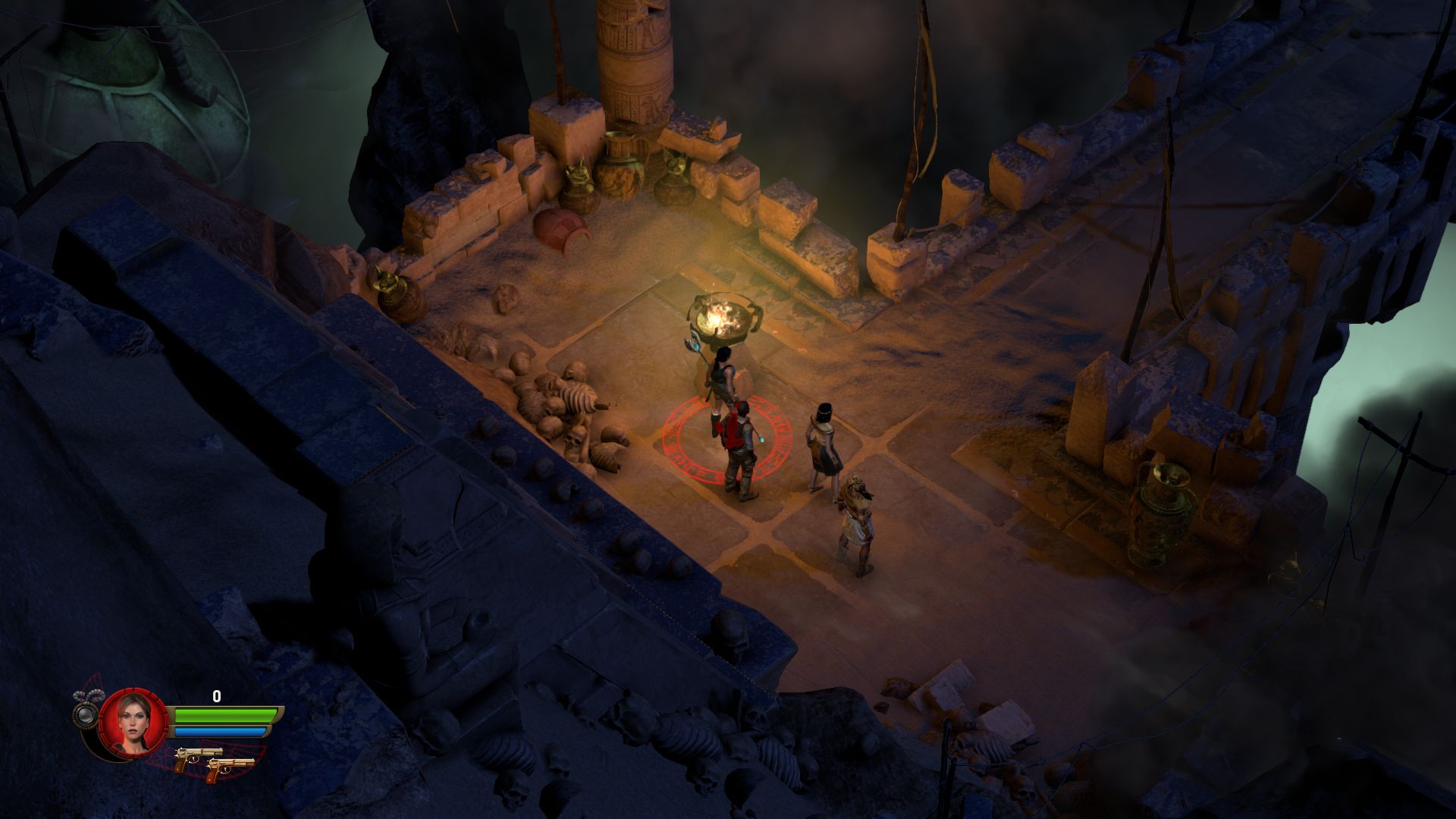Select the dual golden pistols weapon icon

[214, 760]
